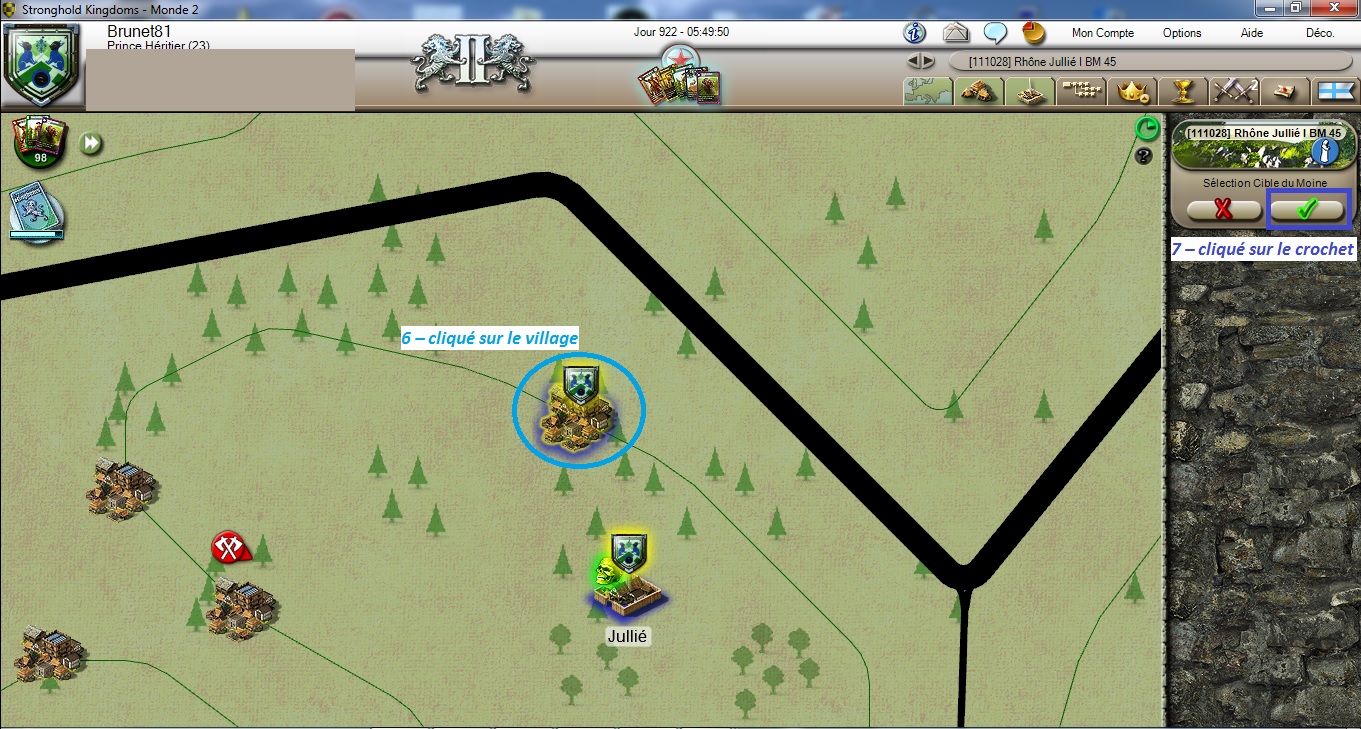1361x729 pixels.
Task: Open the golden chalice quests tab
Action: click(x=1183, y=91)
